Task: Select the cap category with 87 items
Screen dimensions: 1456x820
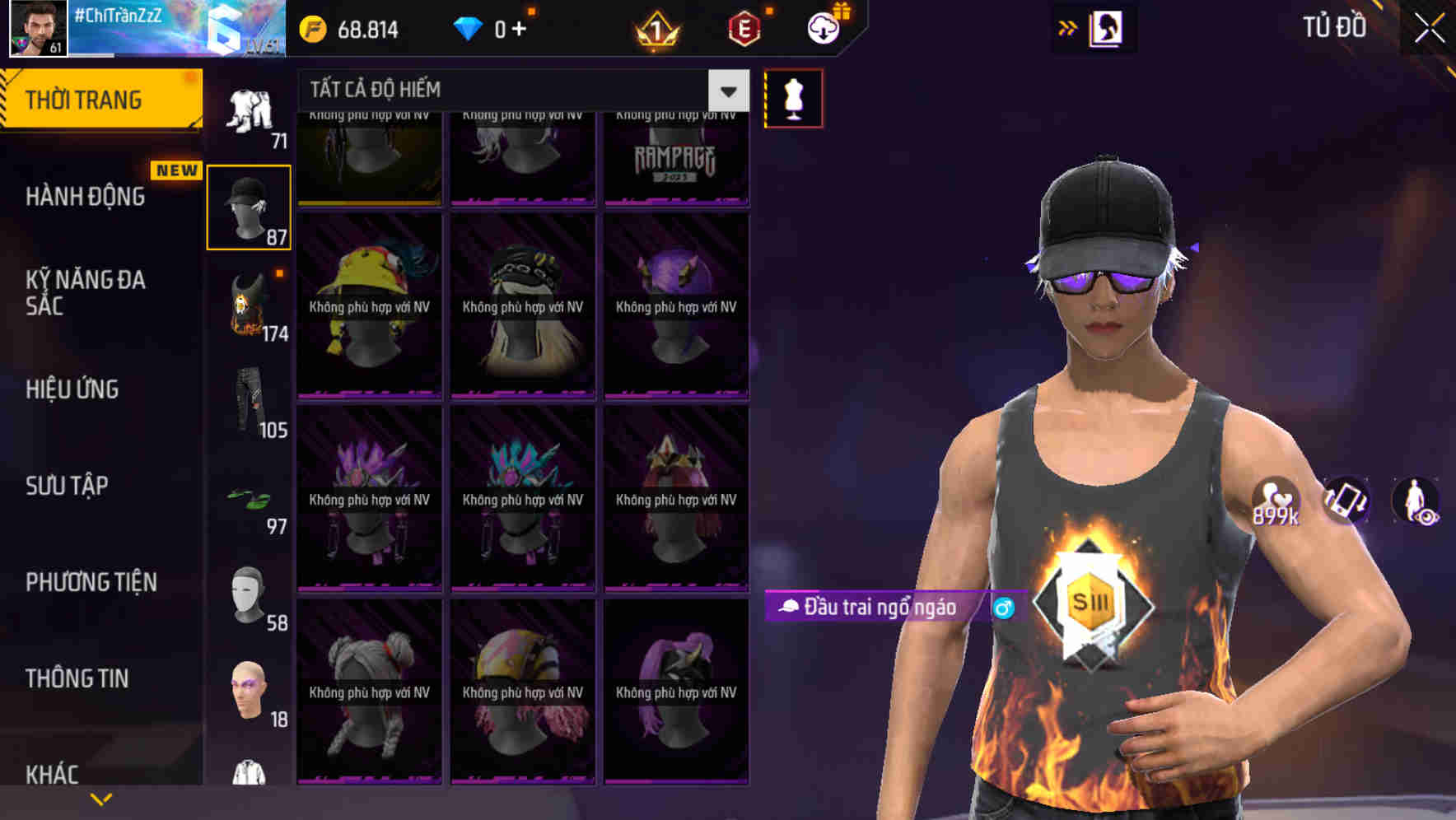Action: tap(248, 206)
